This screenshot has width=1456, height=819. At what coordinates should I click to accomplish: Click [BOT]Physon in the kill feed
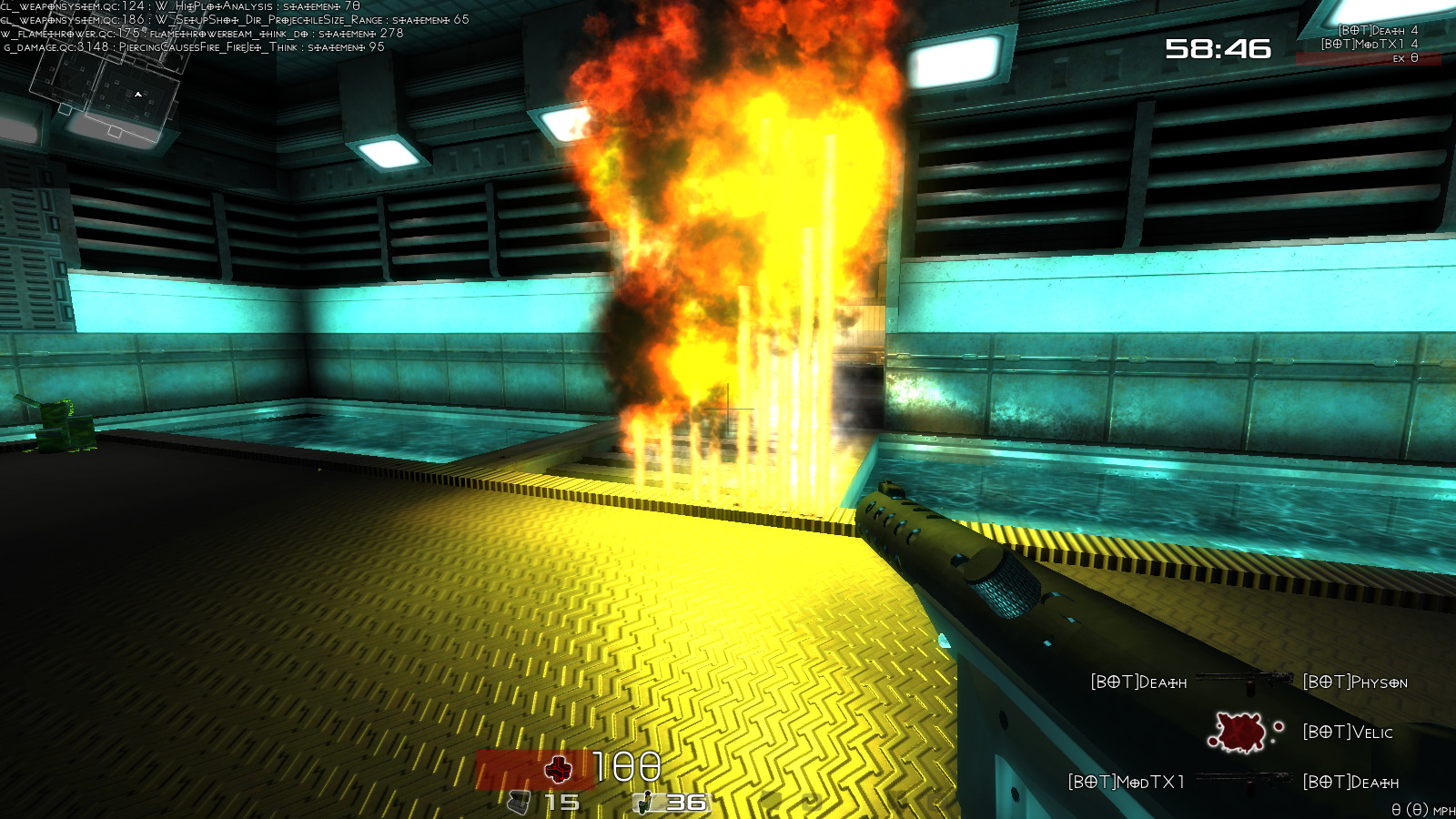click(1355, 682)
